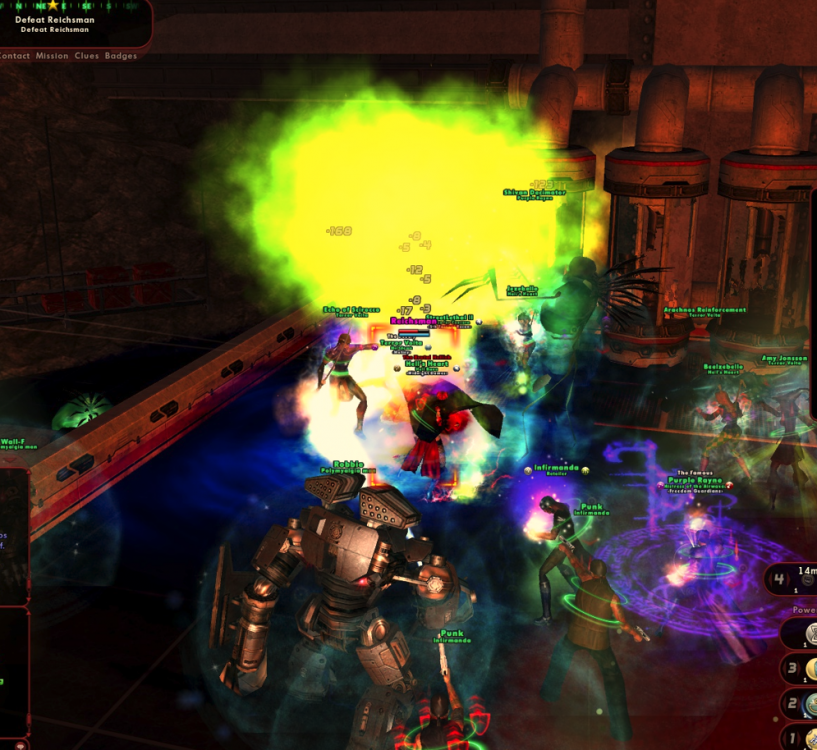Open the Badges tab
The image size is (817, 750).
(x=121, y=56)
